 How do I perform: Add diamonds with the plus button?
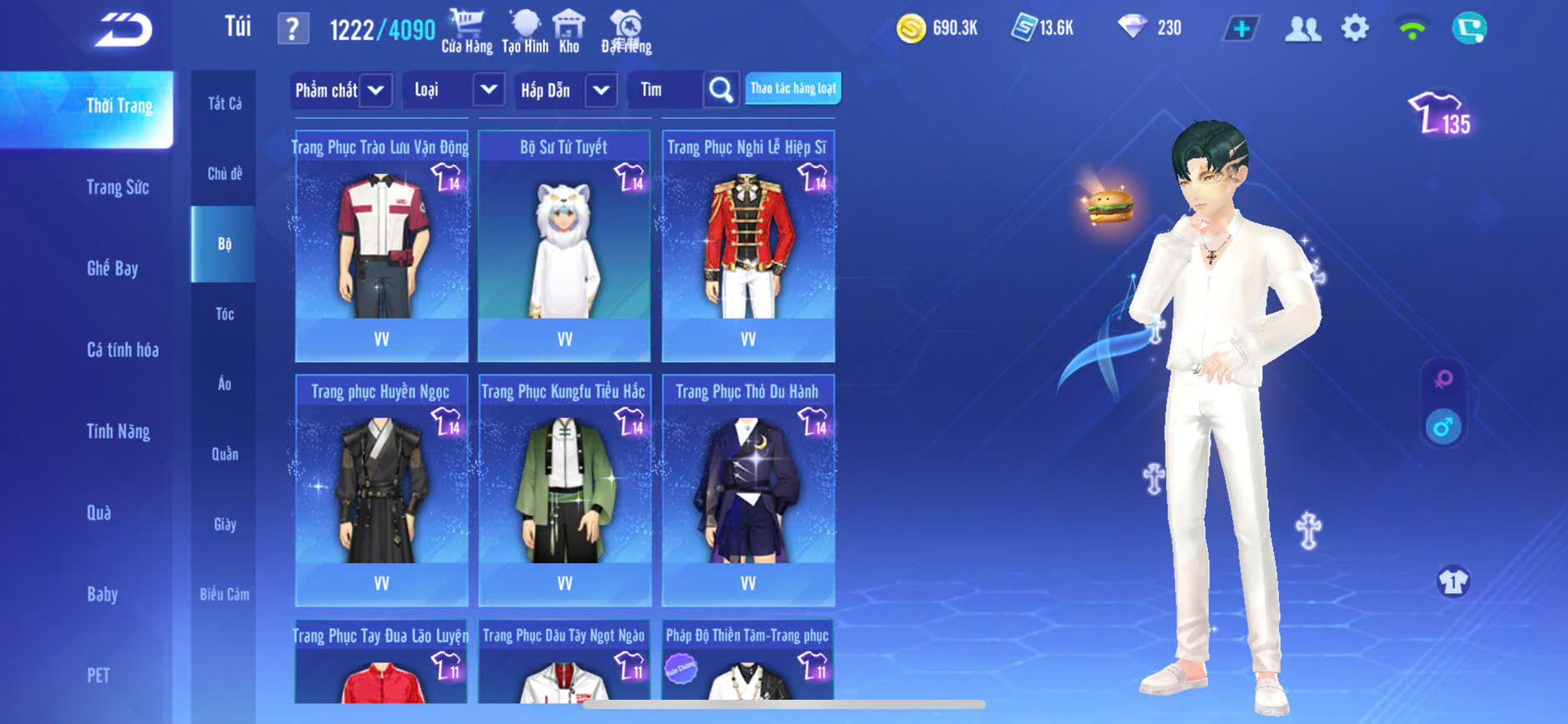tap(1241, 29)
